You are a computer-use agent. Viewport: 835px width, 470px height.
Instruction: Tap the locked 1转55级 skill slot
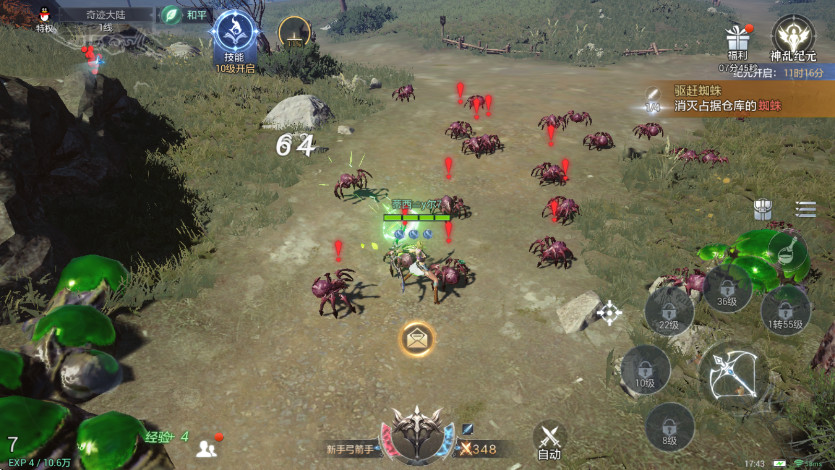point(786,311)
